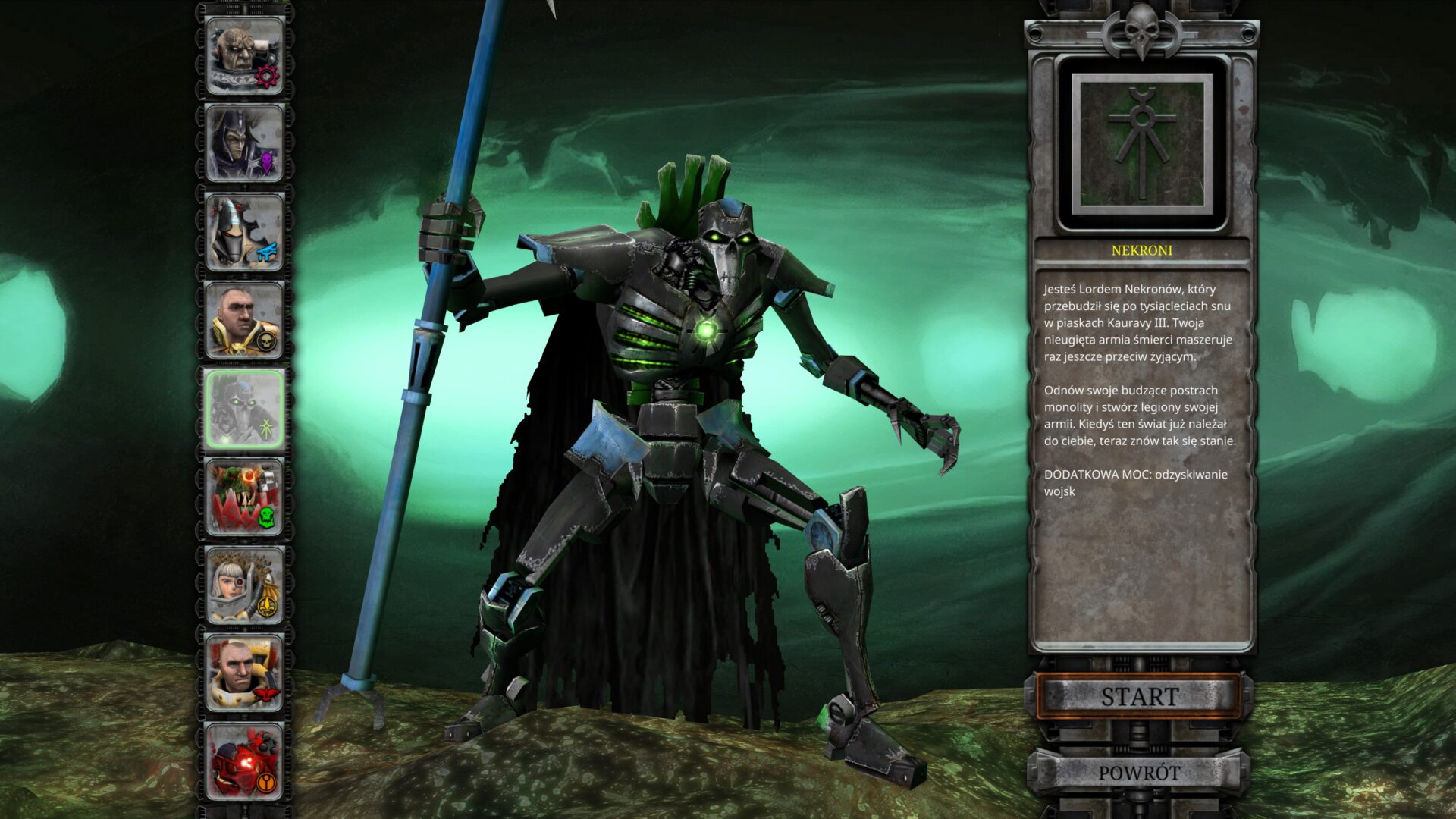The image size is (1456, 819).
Task: Select the red Tau commander portrait
Action: (245, 761)
